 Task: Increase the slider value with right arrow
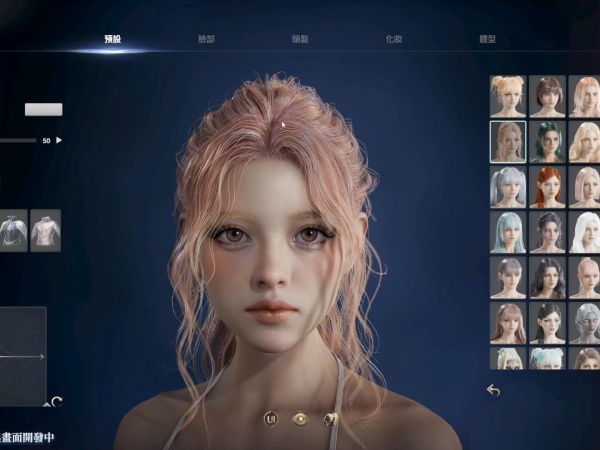(x=59, y=140)
